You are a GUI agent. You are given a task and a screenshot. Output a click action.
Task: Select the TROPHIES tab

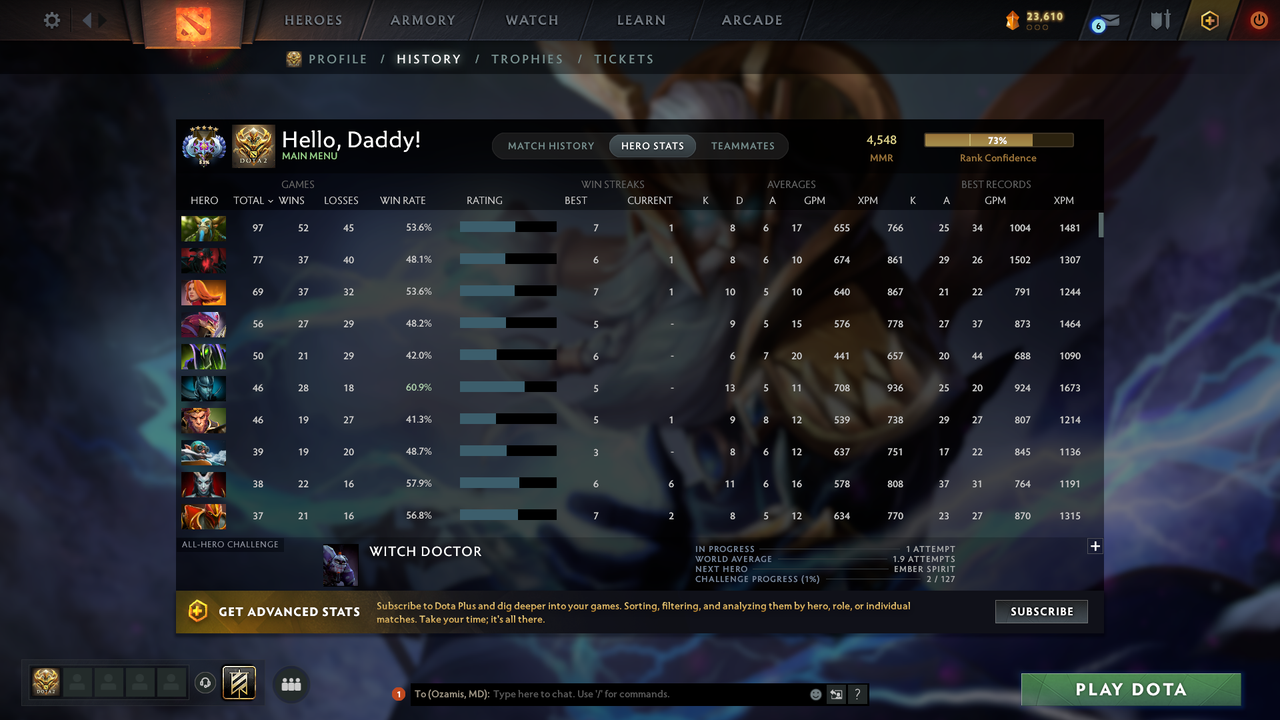coord(527,59)
